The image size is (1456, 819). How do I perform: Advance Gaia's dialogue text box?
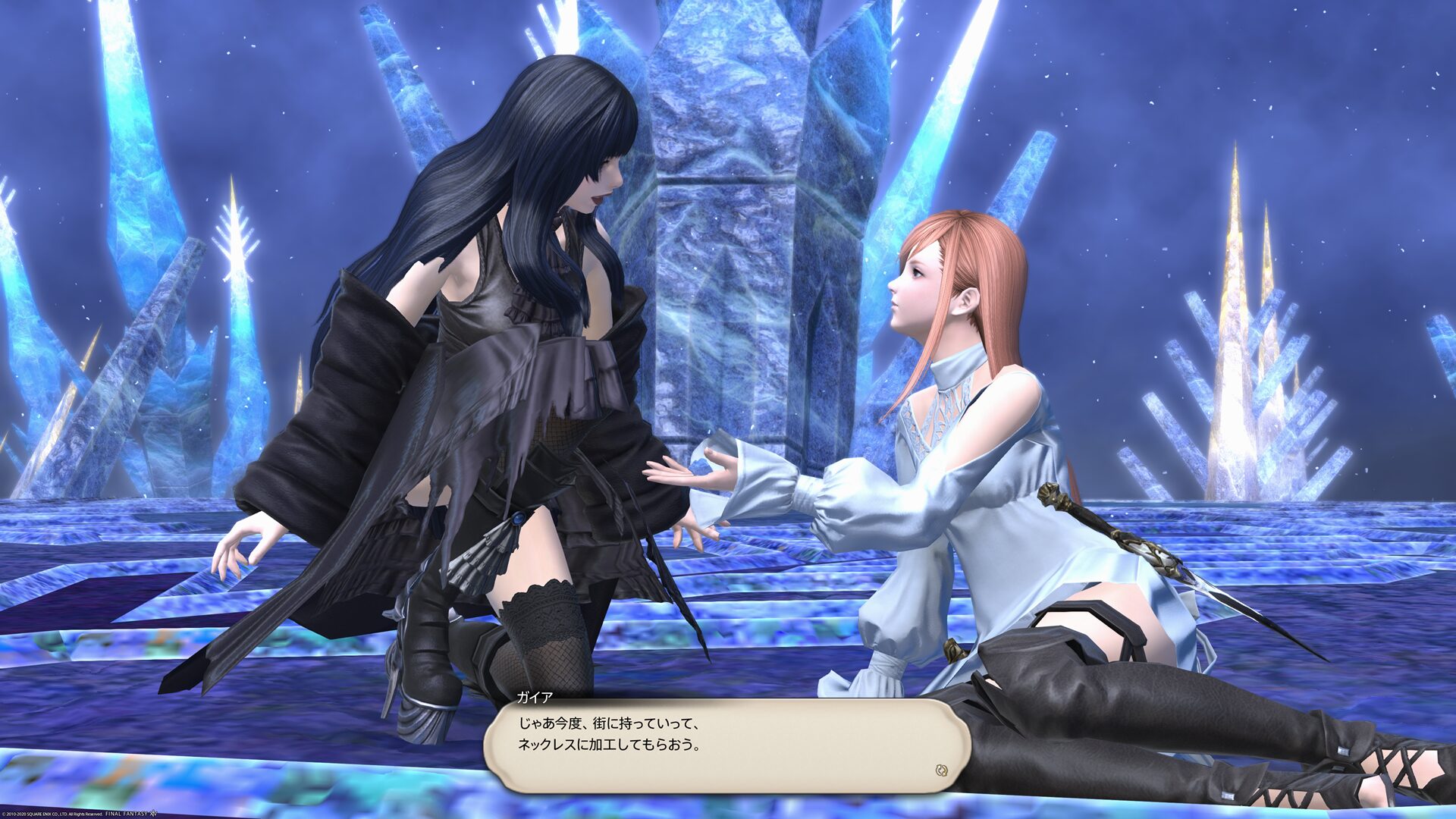726,745
